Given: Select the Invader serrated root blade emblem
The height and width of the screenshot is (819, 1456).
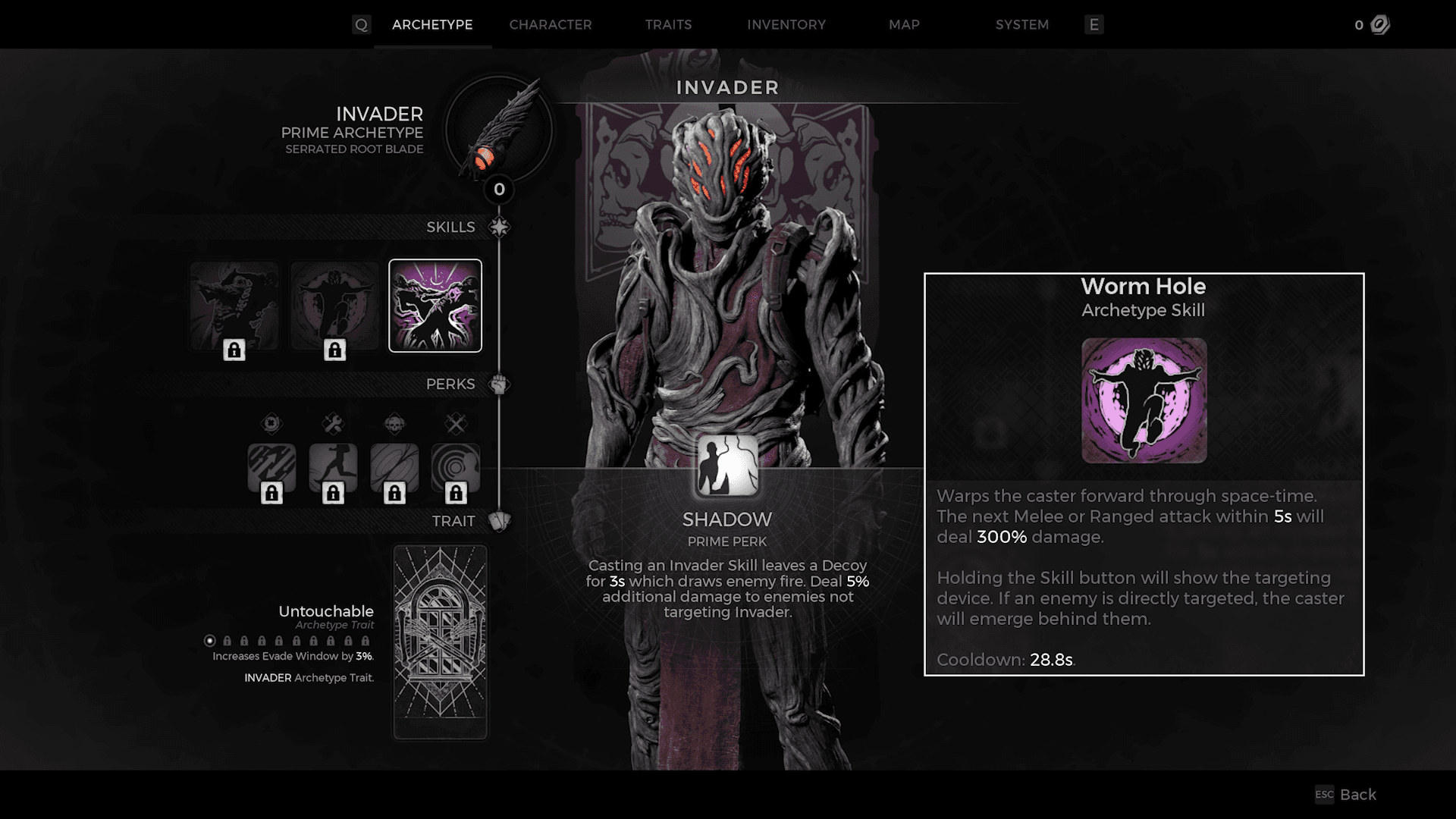Looking at the screenshot, I should pos(499,130).
